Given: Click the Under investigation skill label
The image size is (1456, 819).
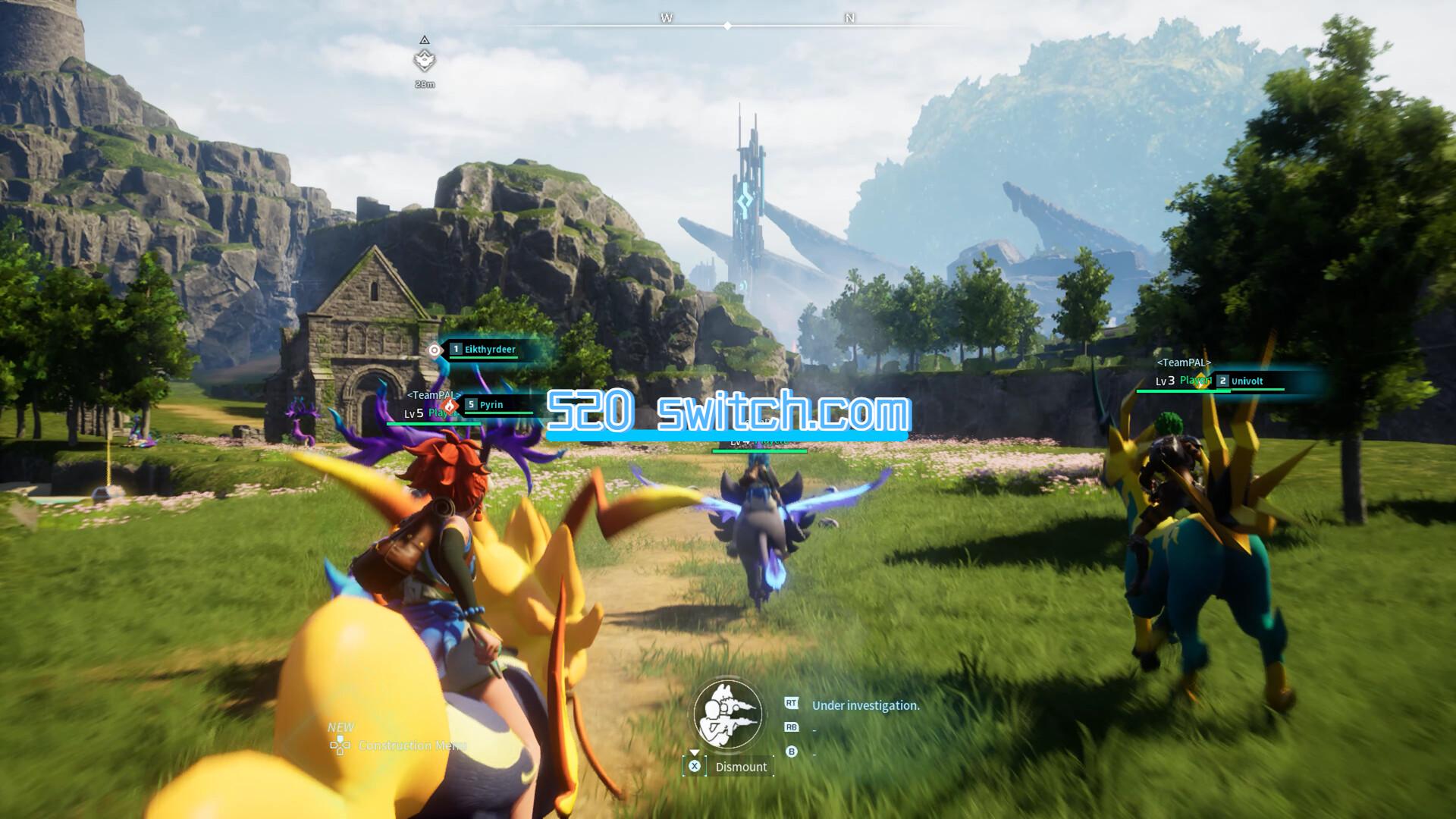Looking at the screenshot, I should 865,706.
